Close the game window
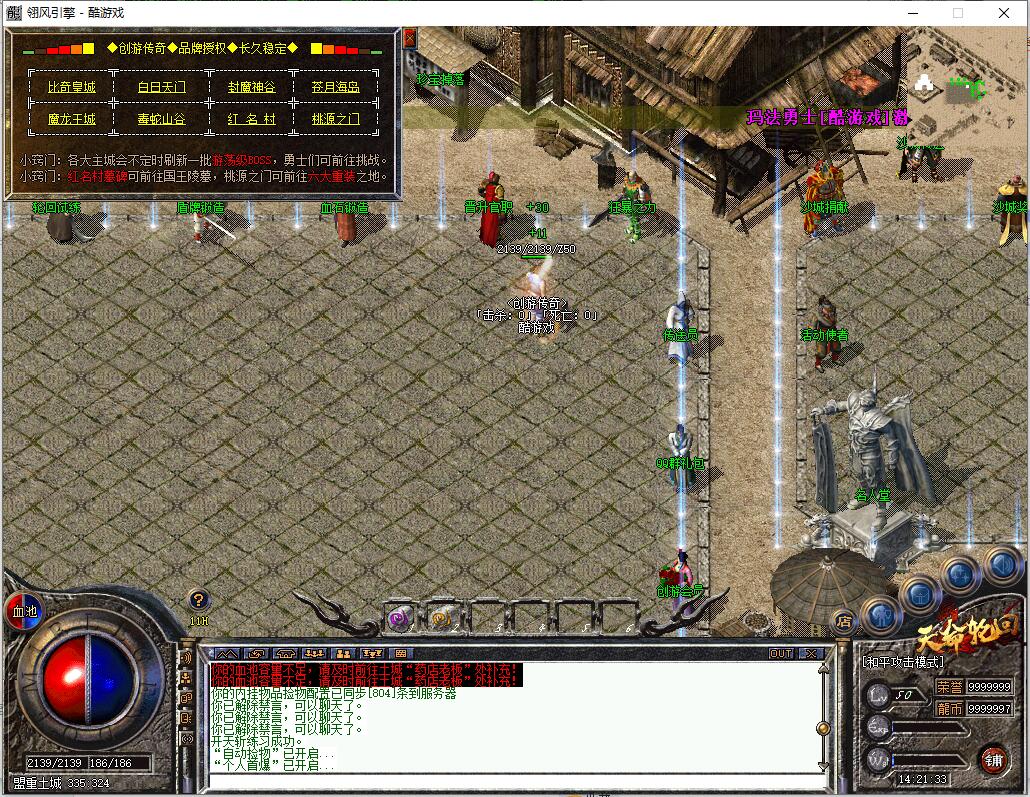The image size is (1030, 797). click(x=1004, y=13)
